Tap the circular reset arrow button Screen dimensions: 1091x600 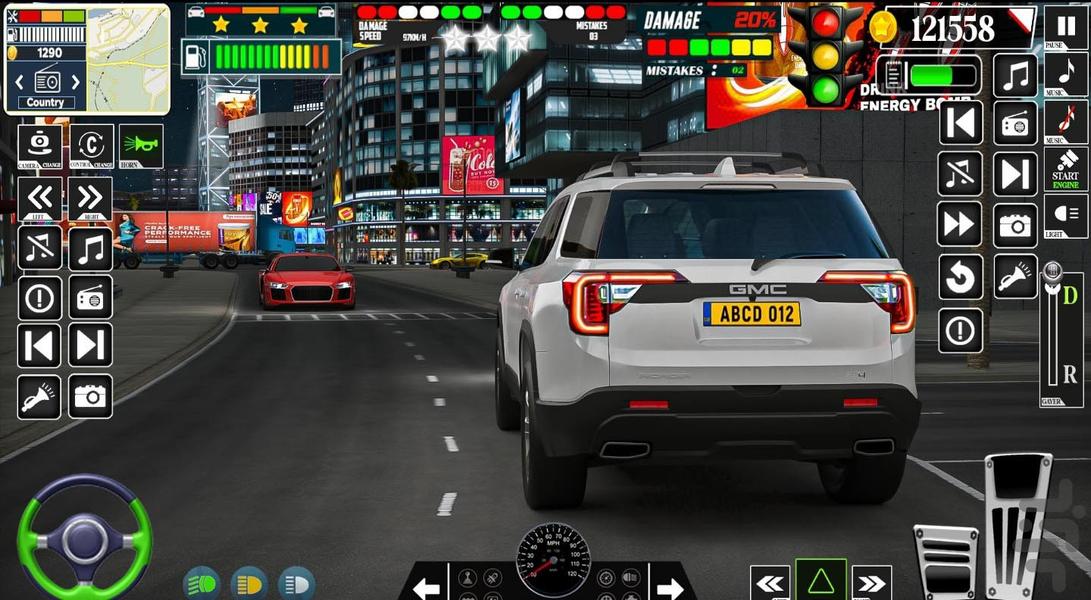click(x=960, y=277)
